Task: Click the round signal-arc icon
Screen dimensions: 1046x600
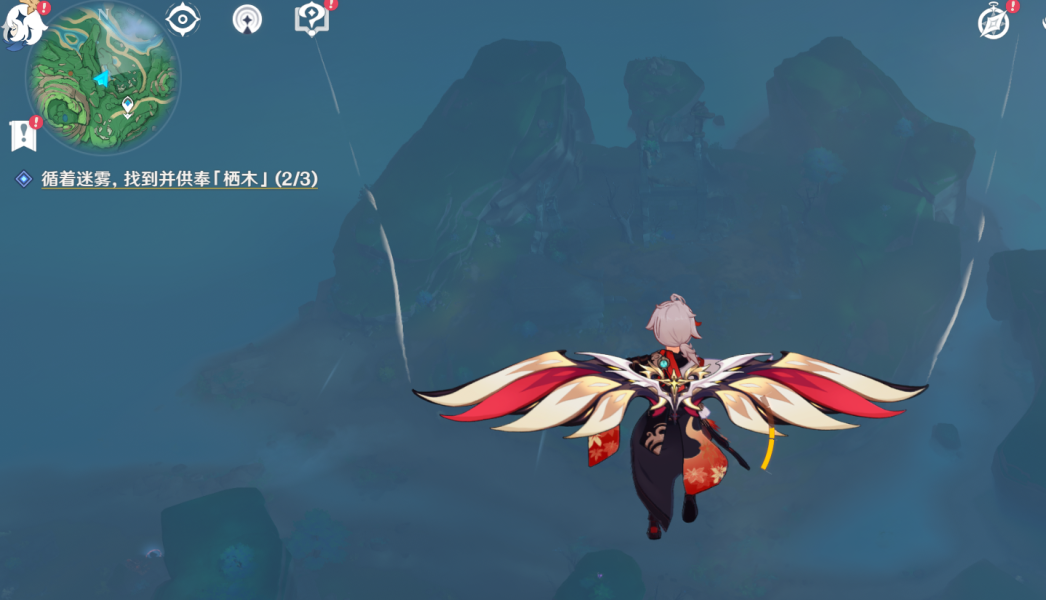Action: coord(247,19)
